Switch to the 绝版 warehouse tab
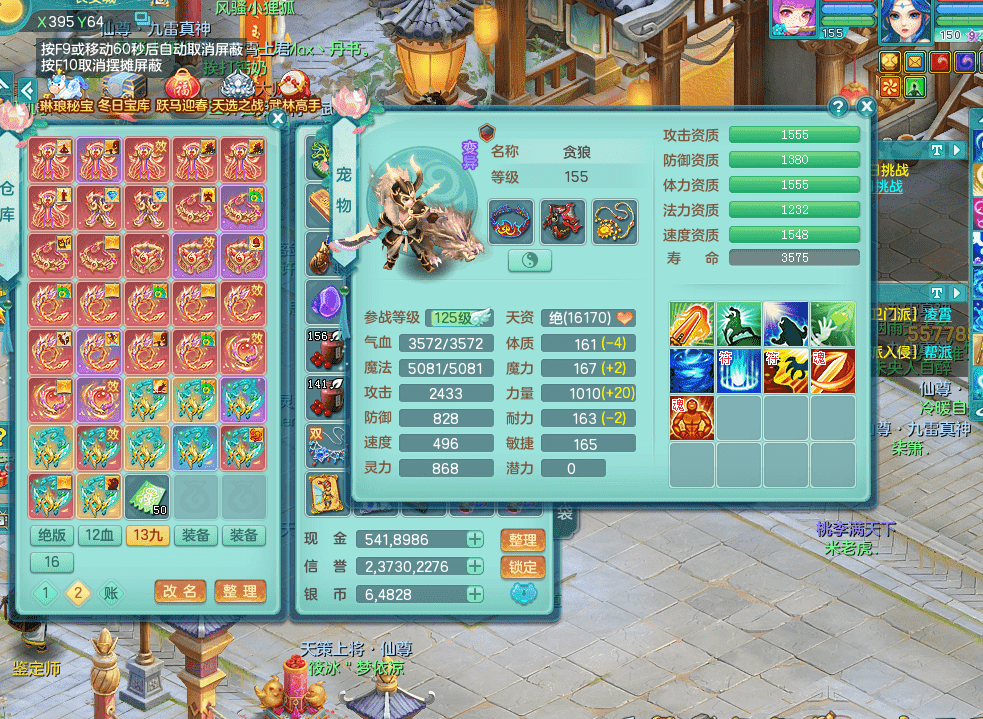The height and width of the screenshot is (719, 983). [52, 536]
